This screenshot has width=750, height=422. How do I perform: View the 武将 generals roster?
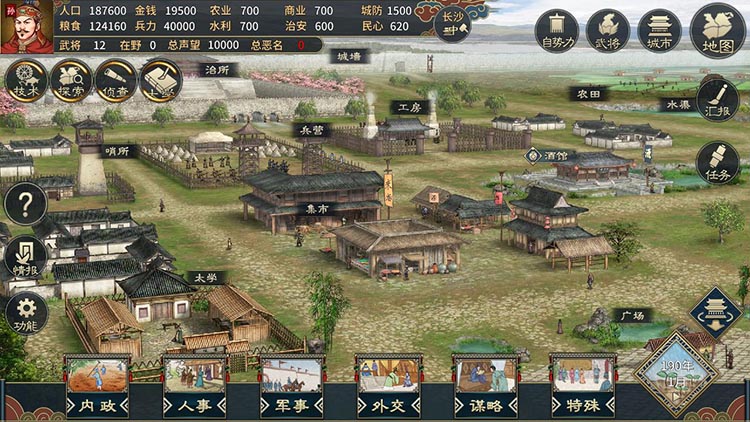607,32
